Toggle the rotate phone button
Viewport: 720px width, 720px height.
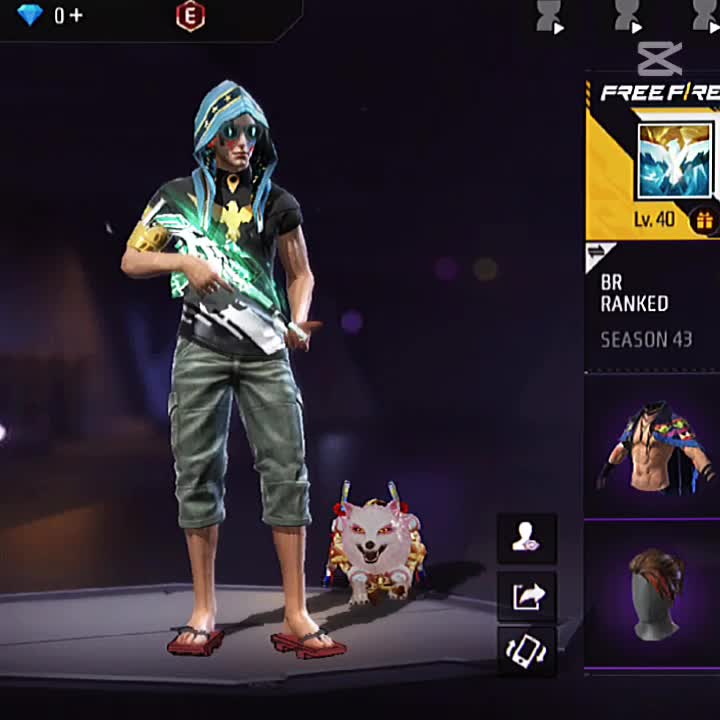pos(526,652)
